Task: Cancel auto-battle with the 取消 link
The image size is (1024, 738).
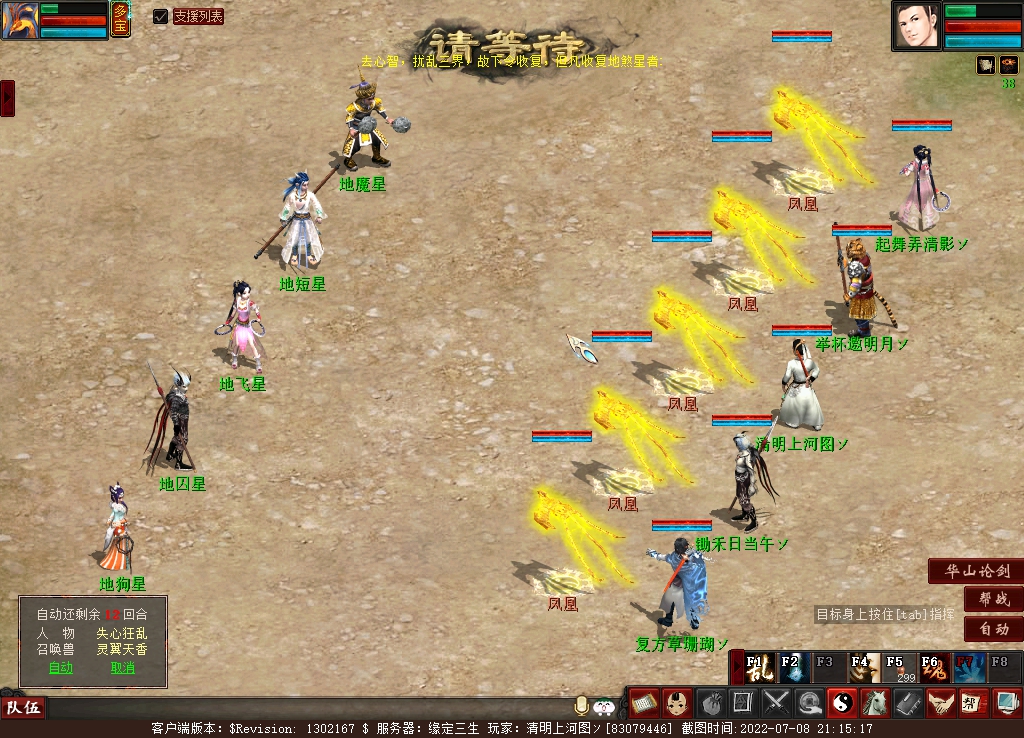Action: (123, 668)
